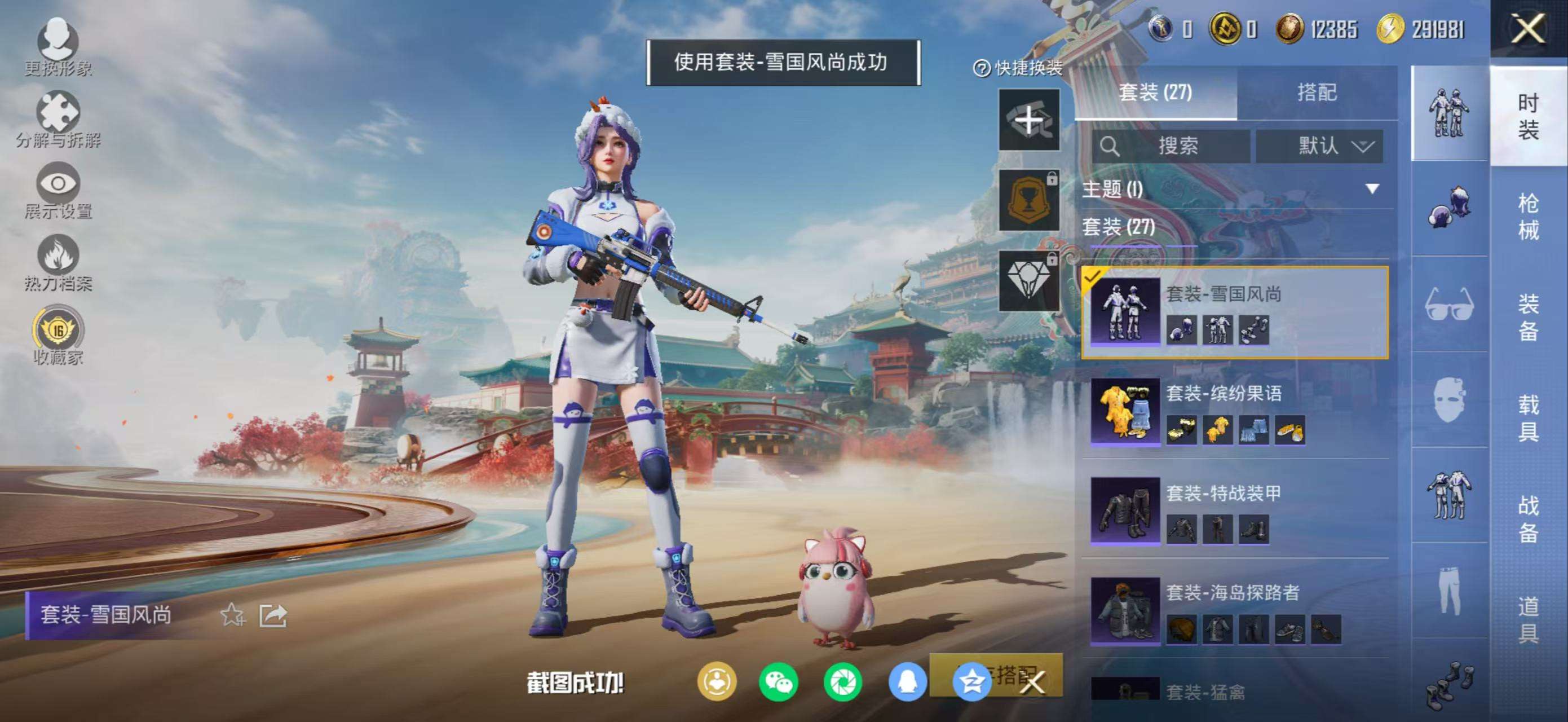The width and height of the screenshot is (1568, 722).
Task: Favorite 雪国风尚 using the star
Action: click(232, 615)
